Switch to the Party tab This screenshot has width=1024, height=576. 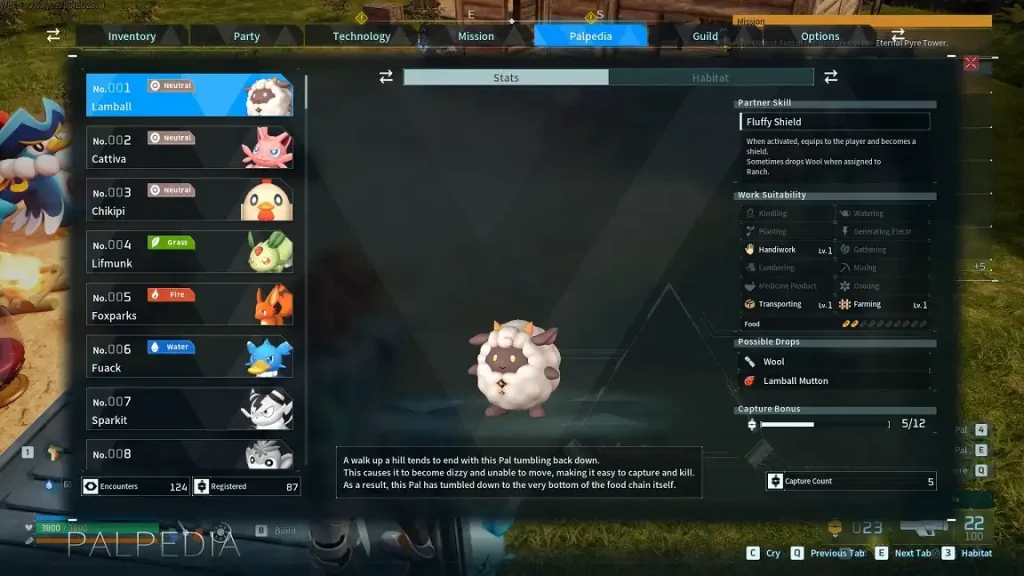pyautogui.click(x=247, y=36)
